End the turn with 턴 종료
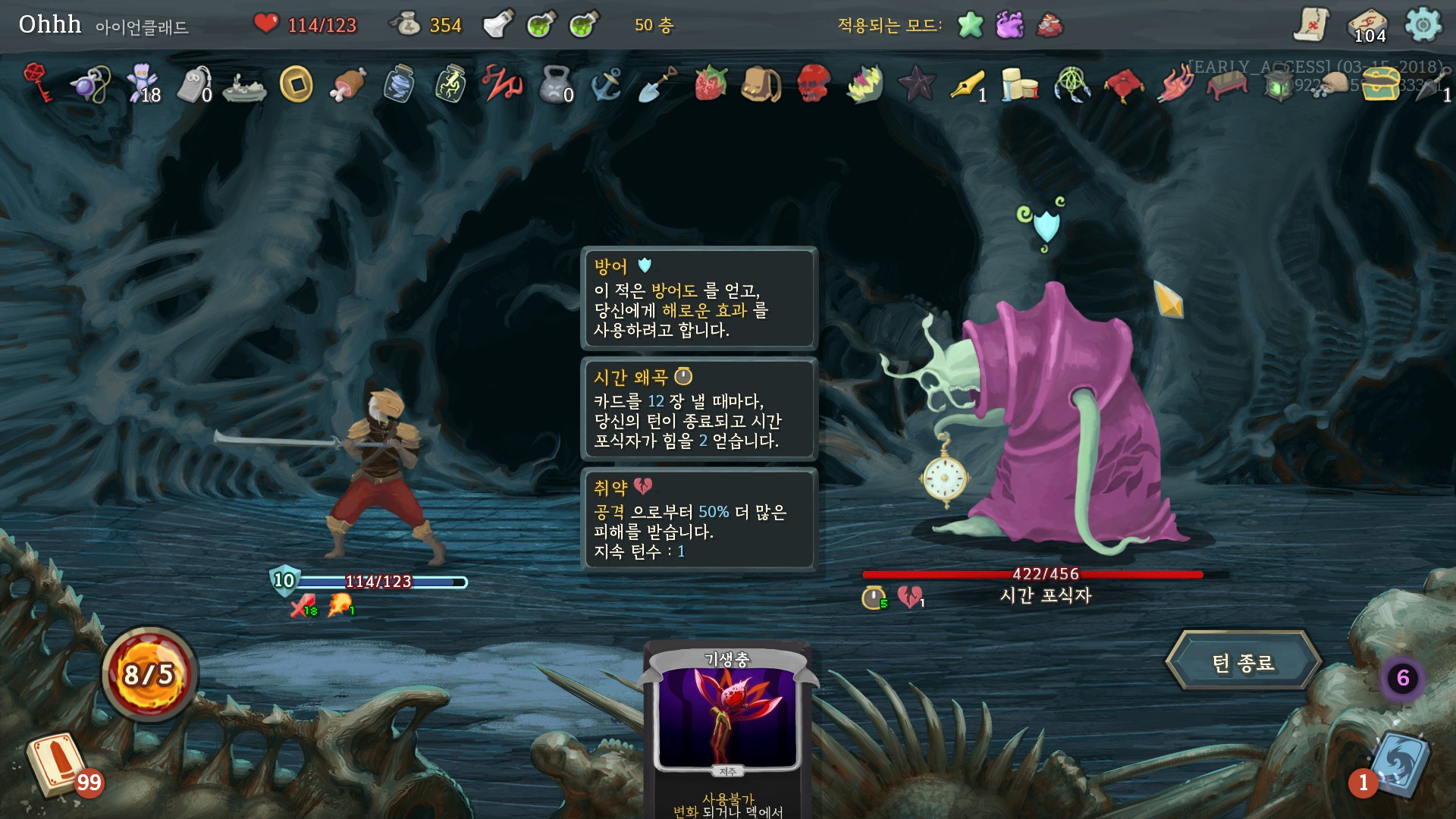The width and height of the screenshot is (1456, 819). [x=1243, y=662]
